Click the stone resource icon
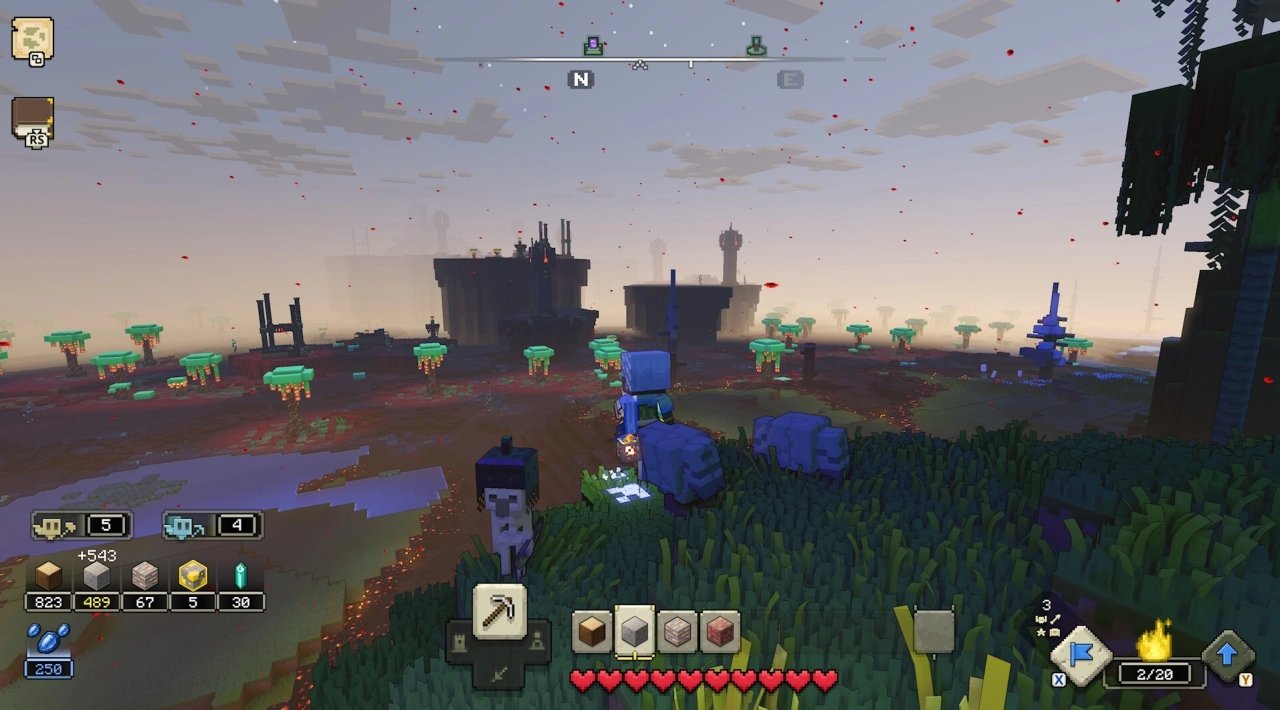Screen dimensions: 1280x710 [96, 576]
